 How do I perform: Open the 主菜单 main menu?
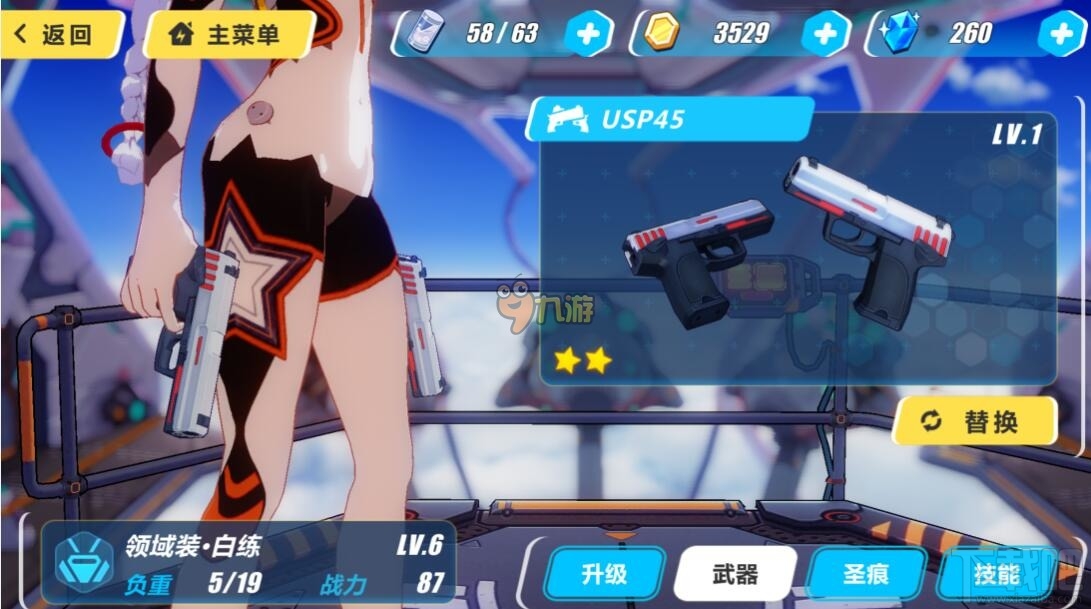pos(228,35)
